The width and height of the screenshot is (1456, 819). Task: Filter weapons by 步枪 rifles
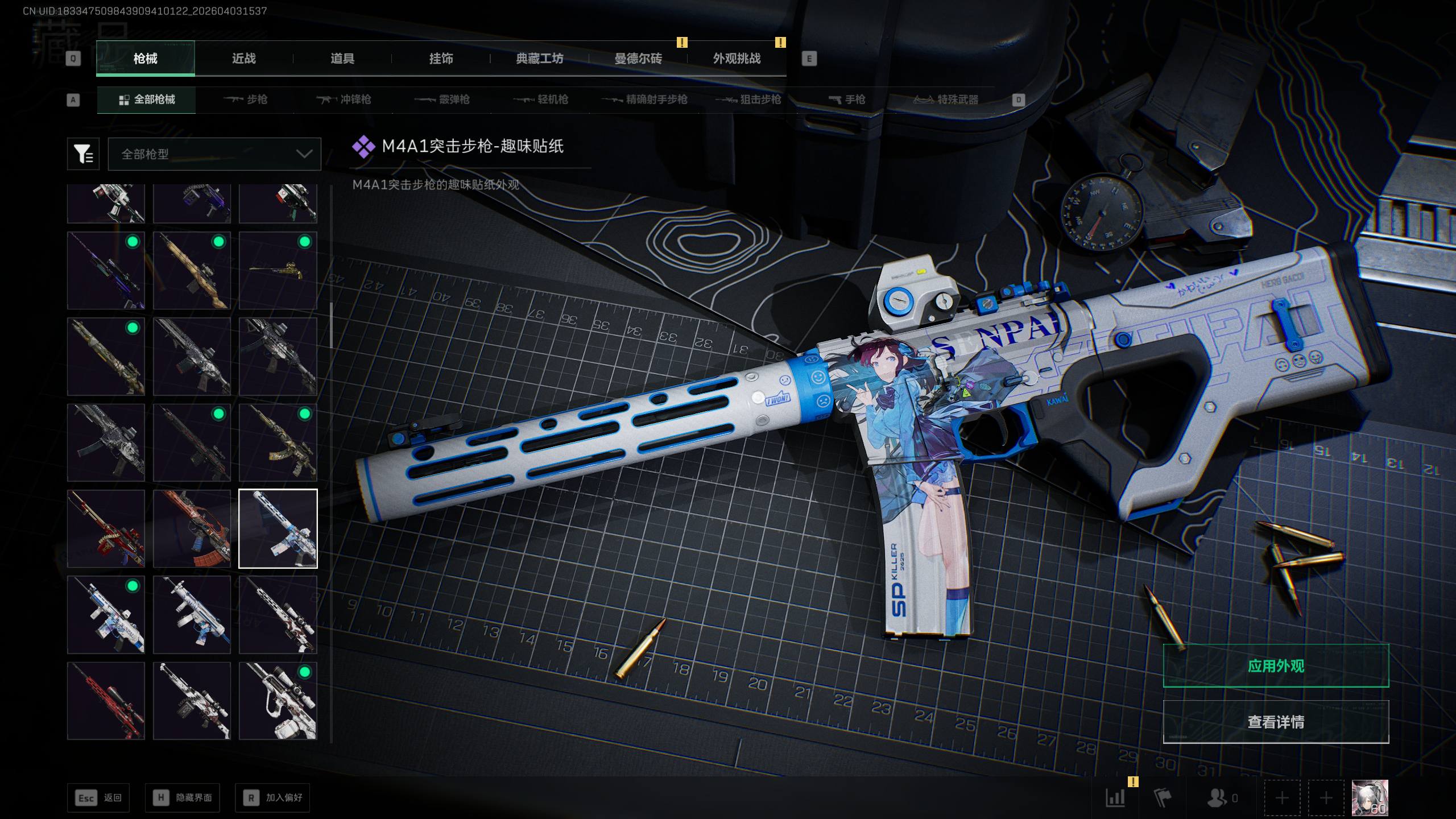coord(246,100)
